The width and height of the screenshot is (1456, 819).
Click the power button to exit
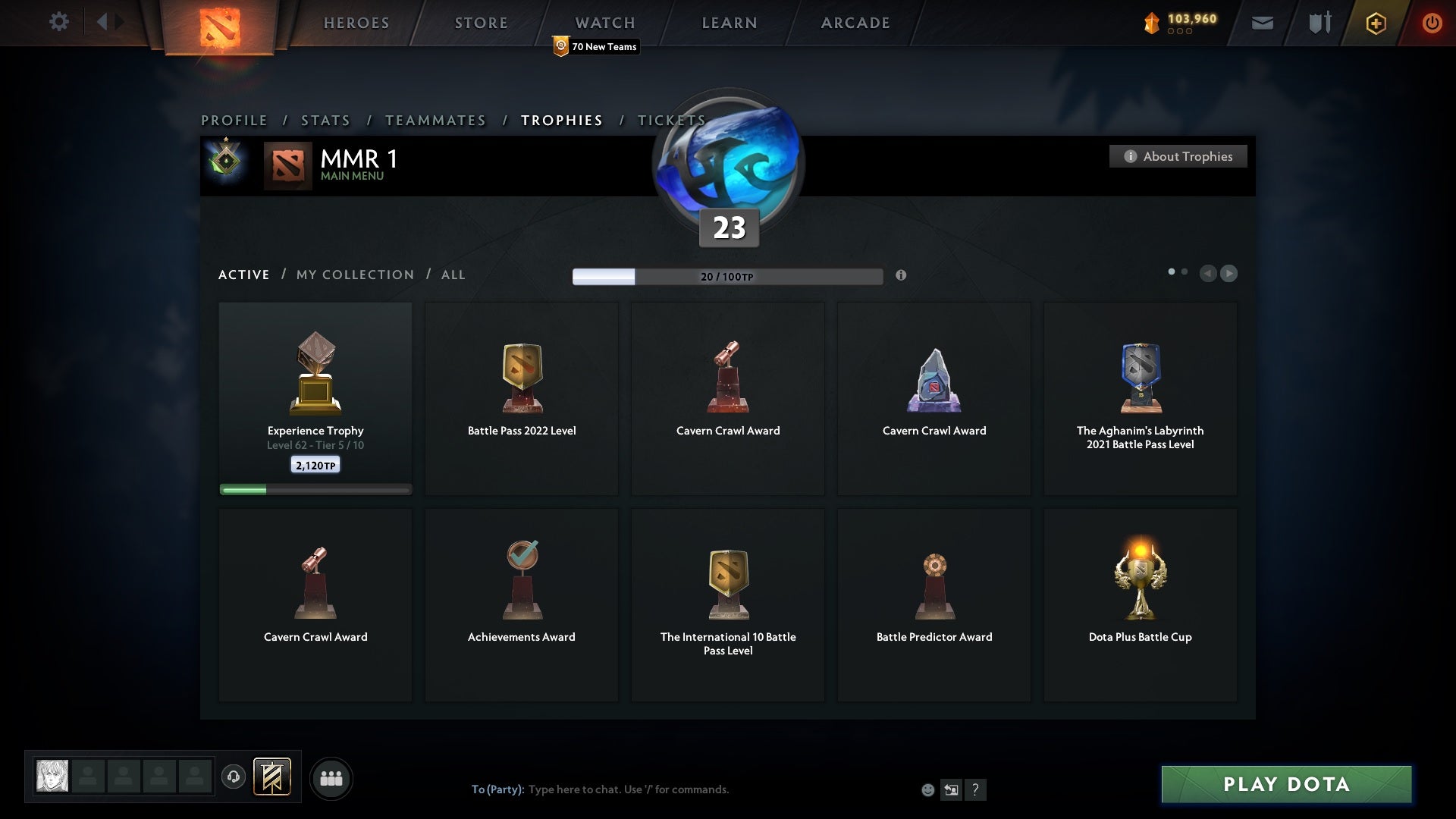(x=1432, y=23)
